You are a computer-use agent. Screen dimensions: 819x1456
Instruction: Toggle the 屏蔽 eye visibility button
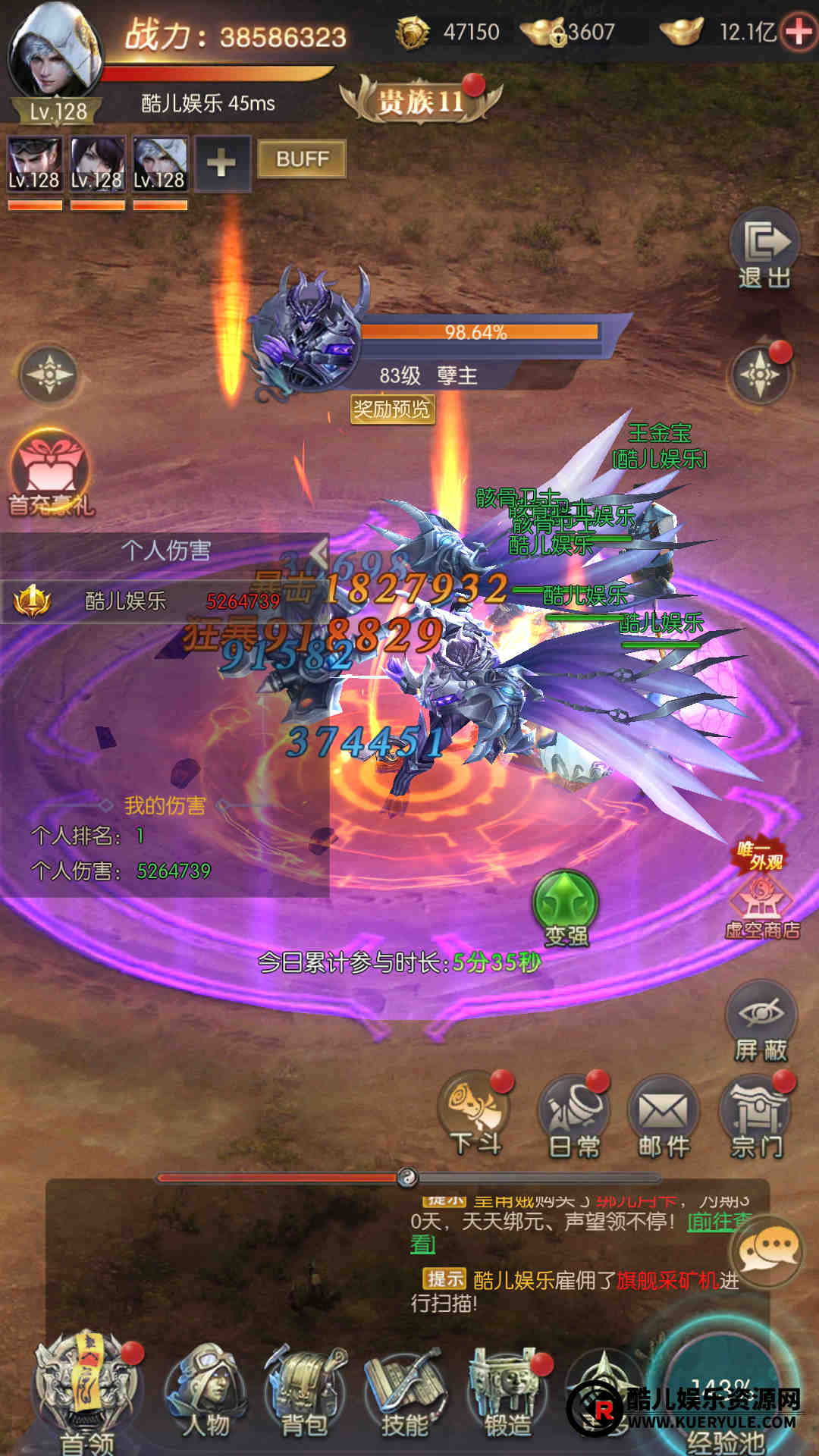761,1021
